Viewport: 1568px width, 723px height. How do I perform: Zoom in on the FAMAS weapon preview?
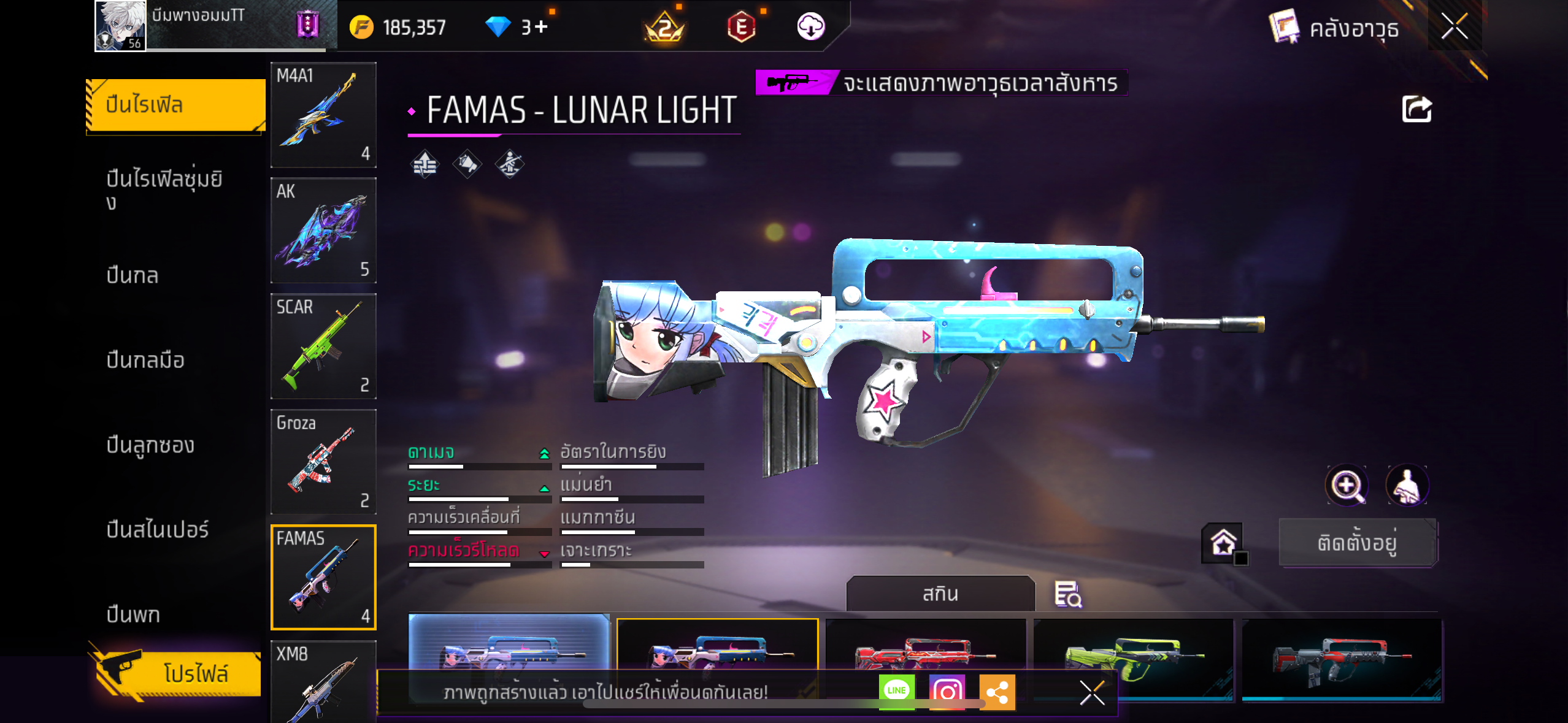[1347, 485]
